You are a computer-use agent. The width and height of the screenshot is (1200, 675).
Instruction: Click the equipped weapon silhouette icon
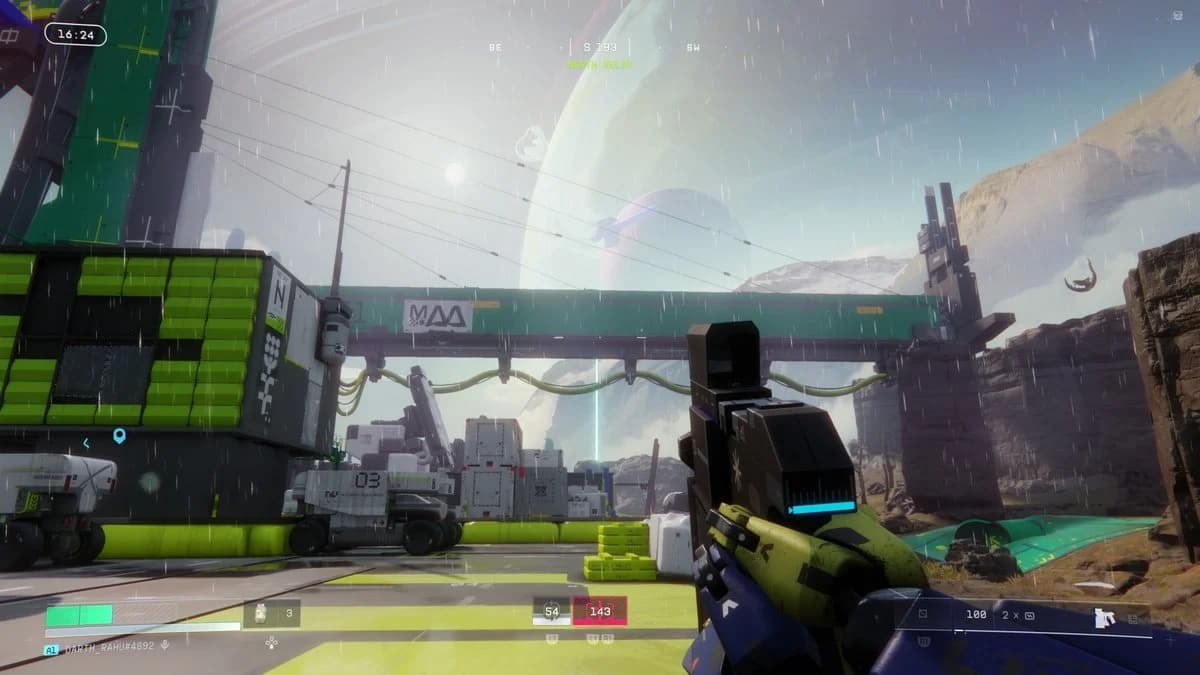click(1104, 615)
